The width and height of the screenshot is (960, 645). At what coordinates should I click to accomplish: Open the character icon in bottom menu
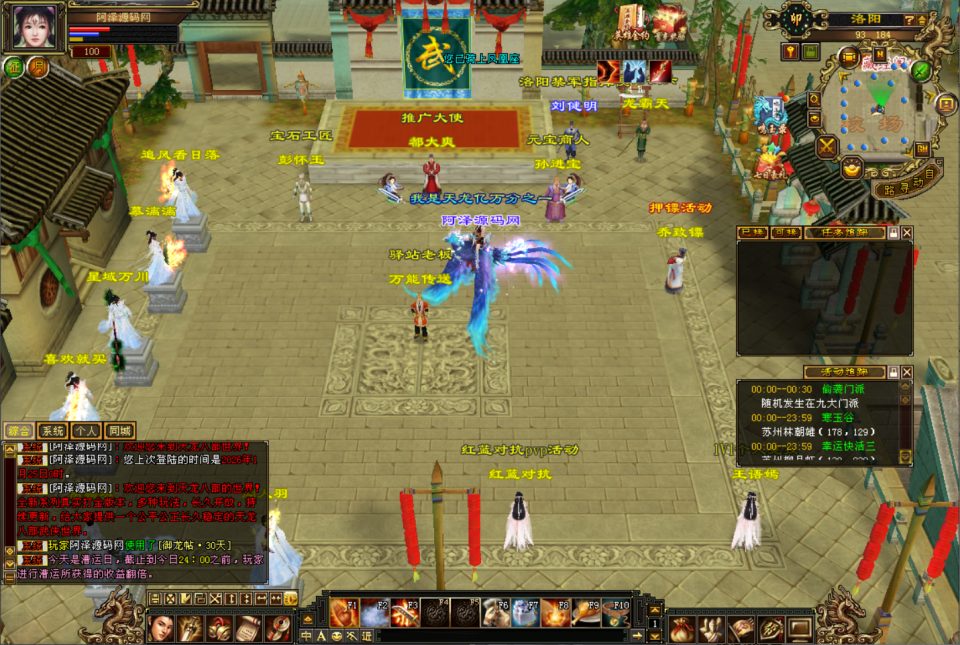(x=161, y=628)
